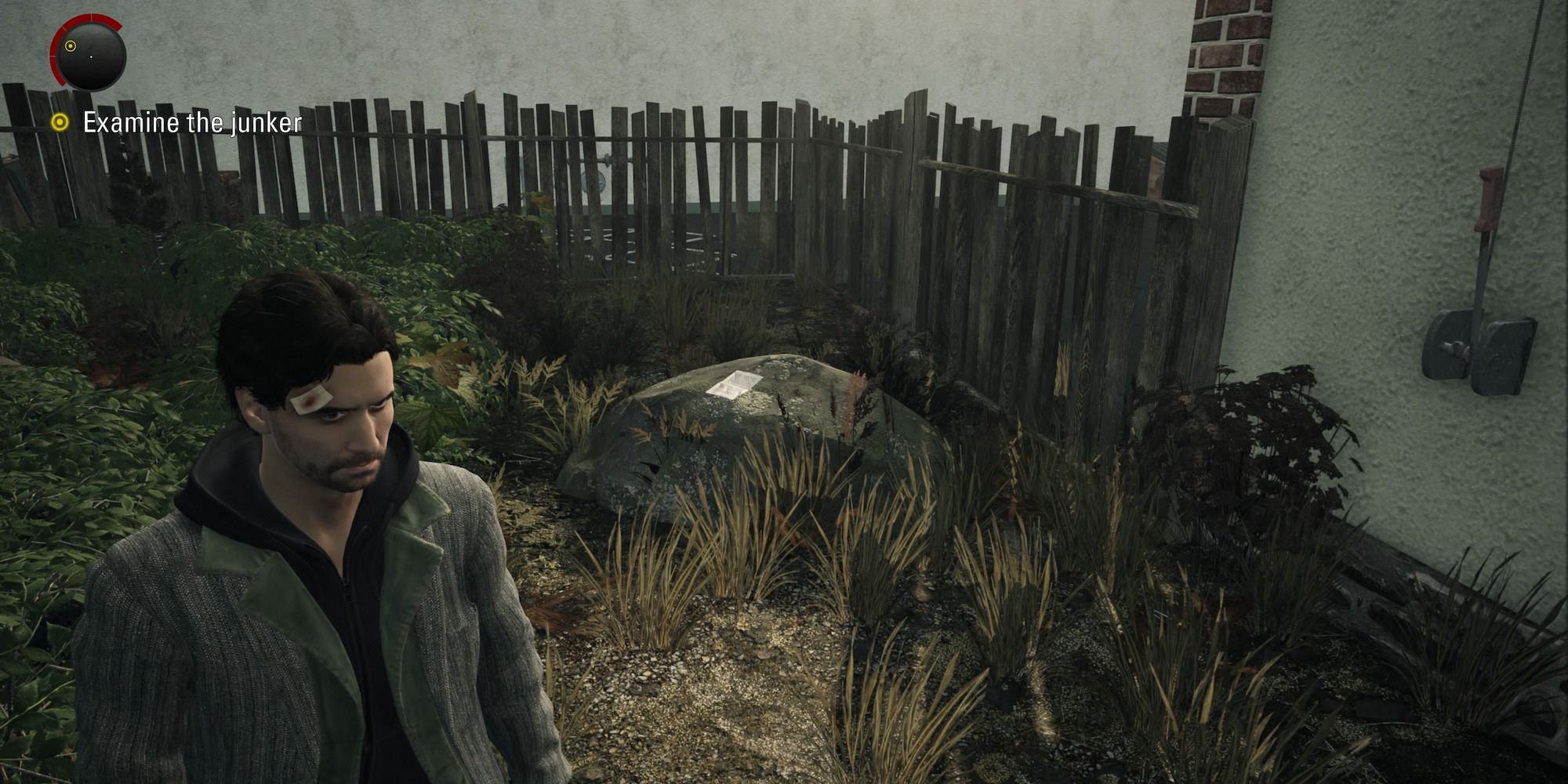This screenshot has height=784, width=1568.
Task: Click the brick chimney beside the wall
Action: 1223,55
